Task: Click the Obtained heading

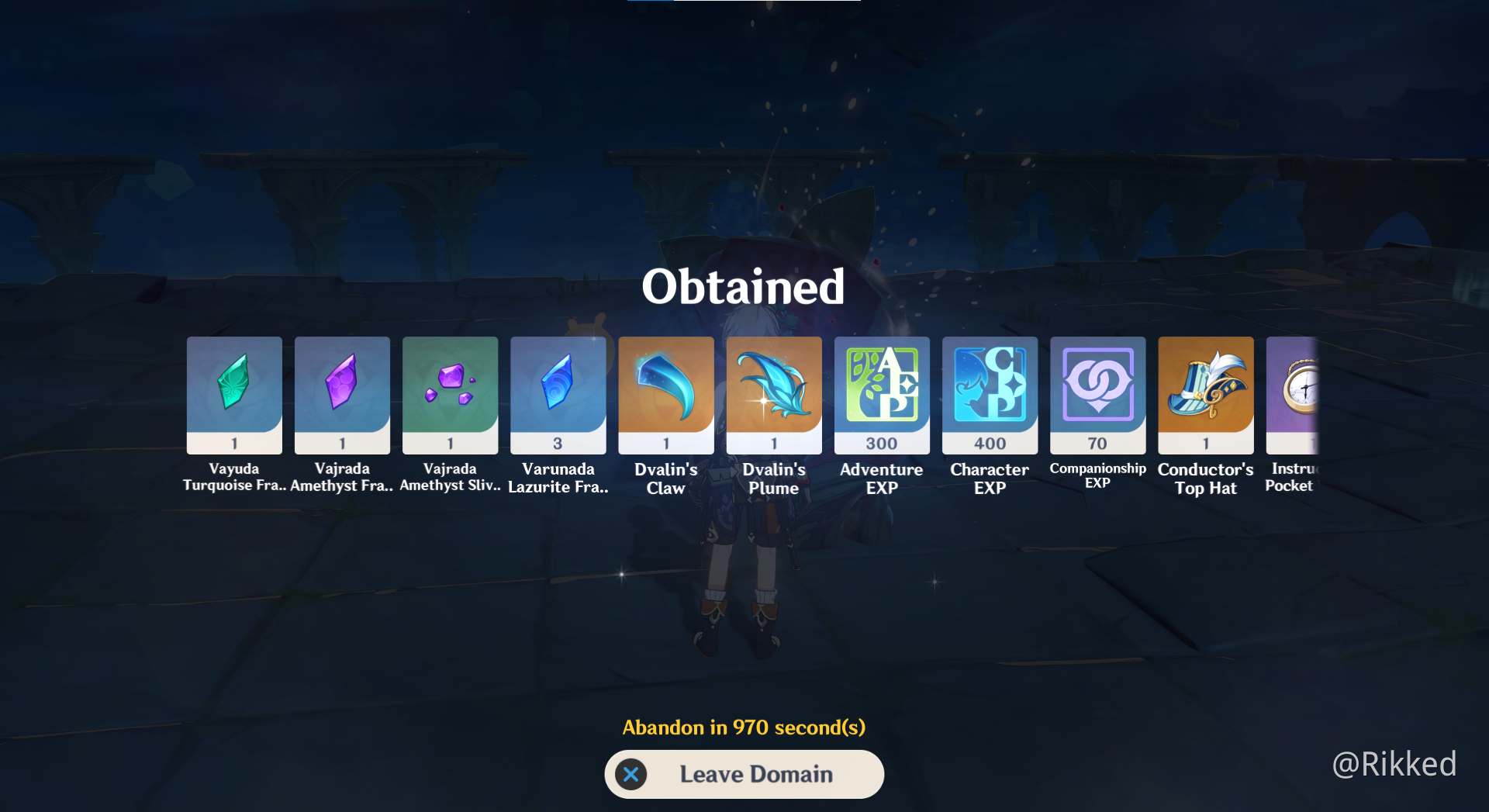Action: (x=744, y=287)
